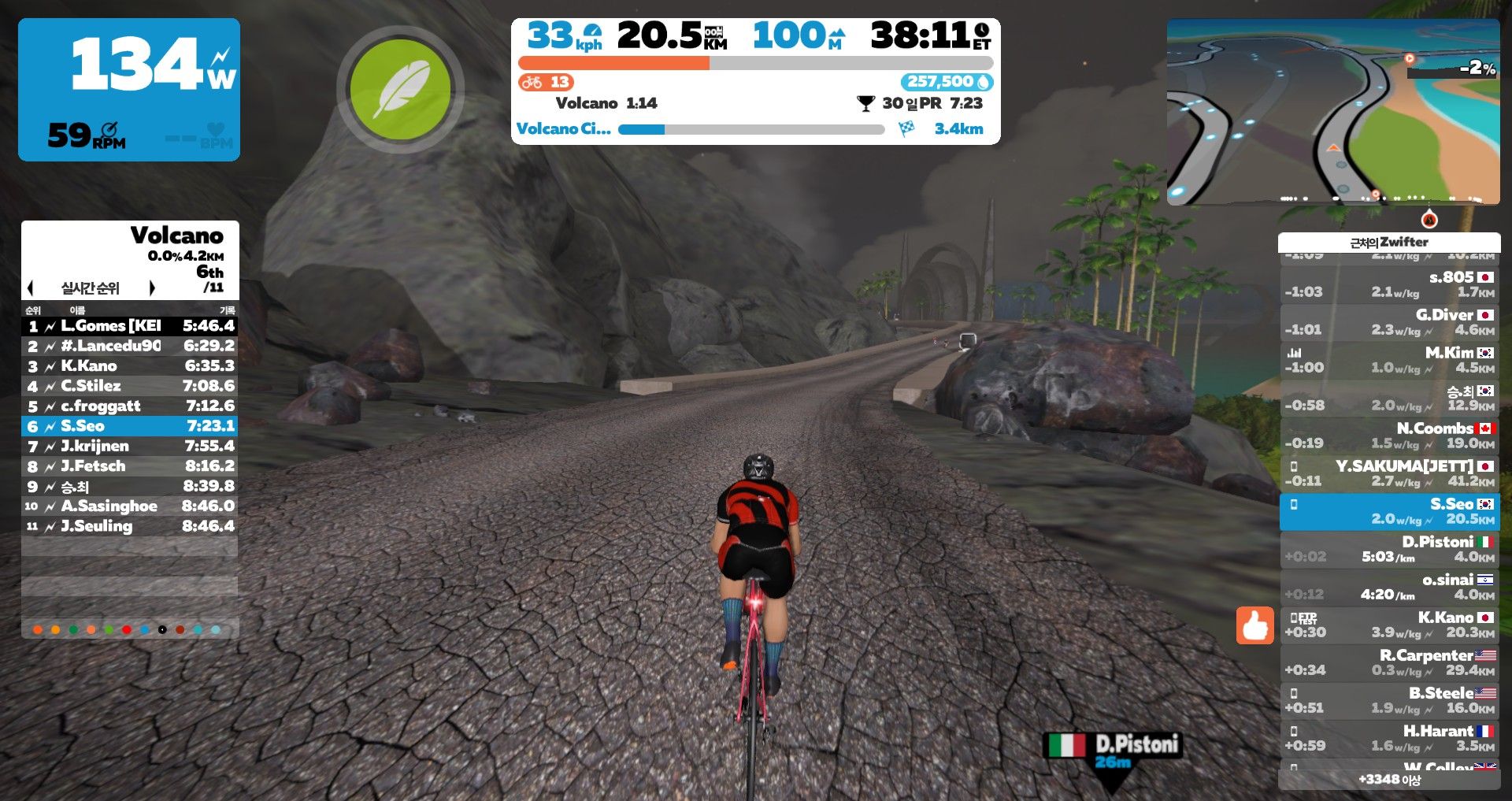Show next leaderboard with right arrow

pos(152,288)
